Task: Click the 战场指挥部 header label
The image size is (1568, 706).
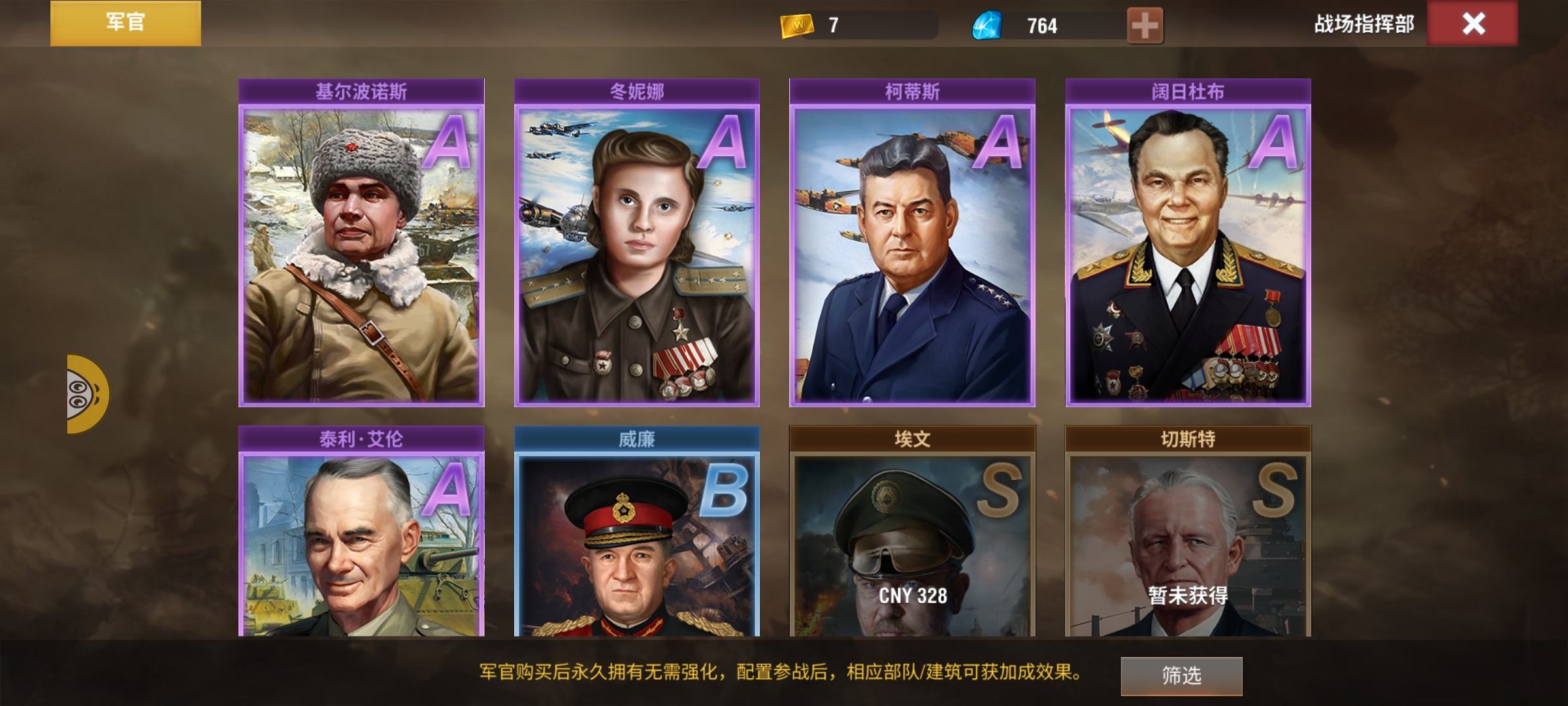Action: (x=1362, y=25)
